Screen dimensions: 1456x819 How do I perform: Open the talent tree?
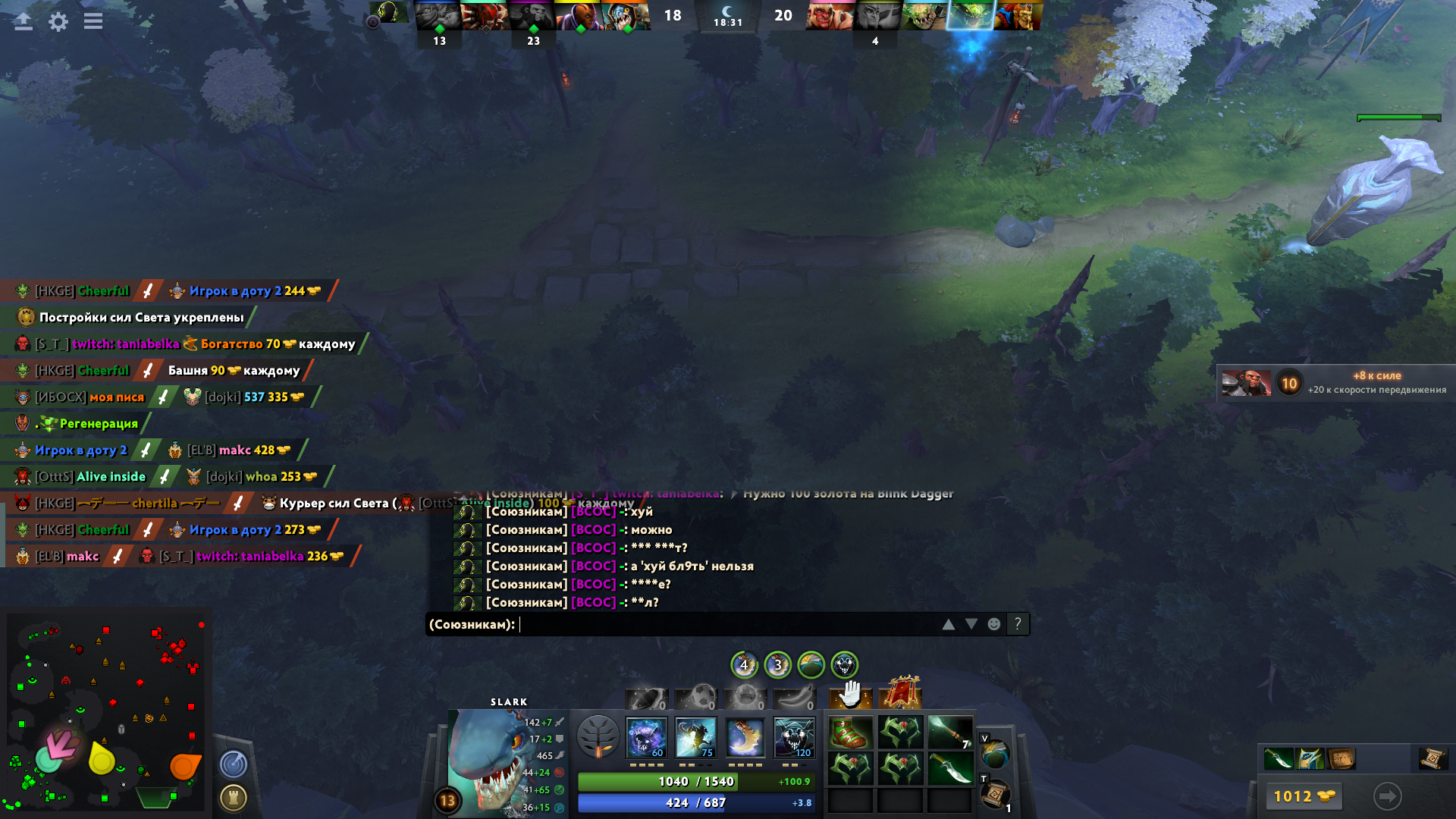[598, 736]
